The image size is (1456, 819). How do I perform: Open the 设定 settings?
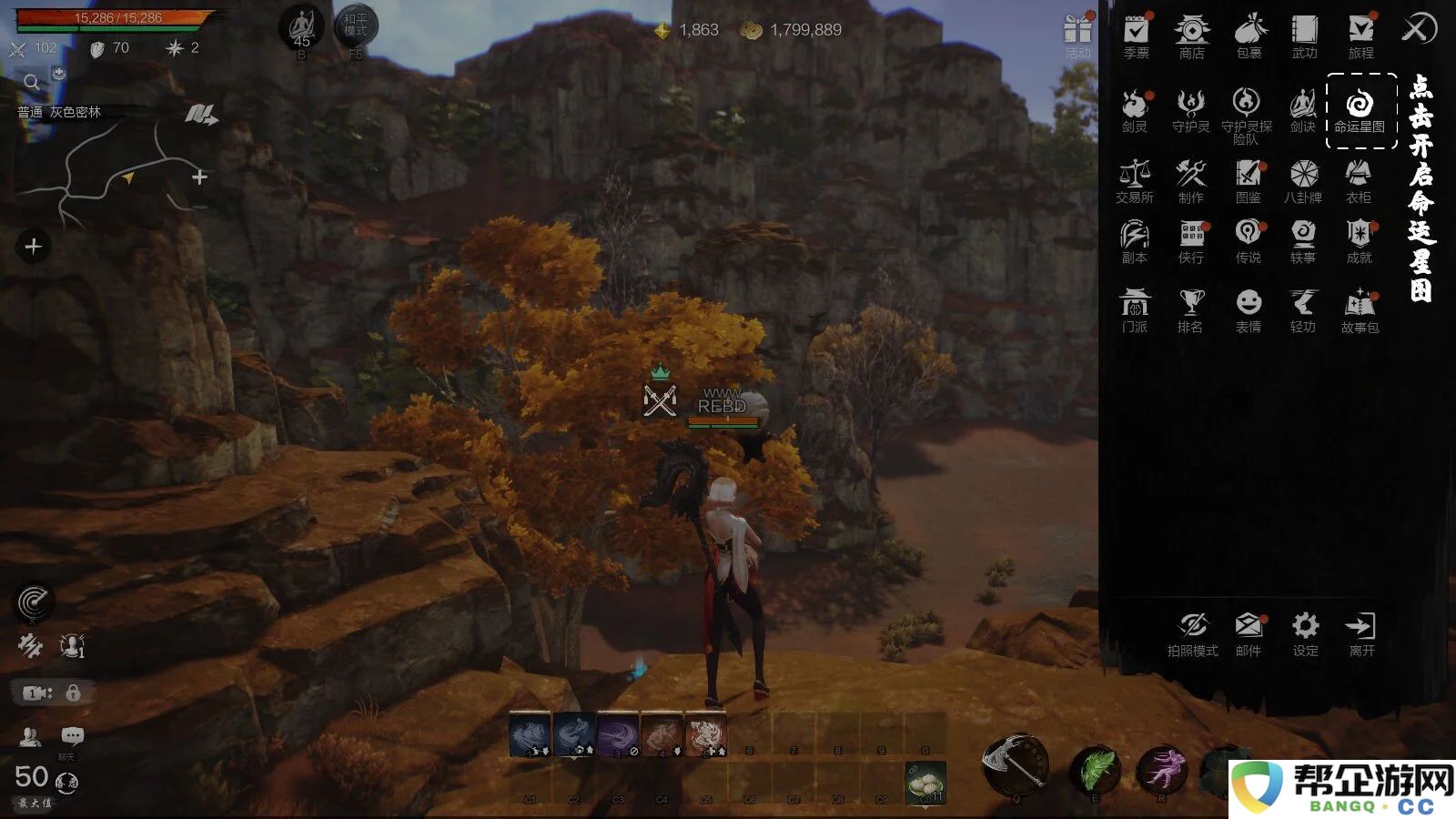[1305, 632]
